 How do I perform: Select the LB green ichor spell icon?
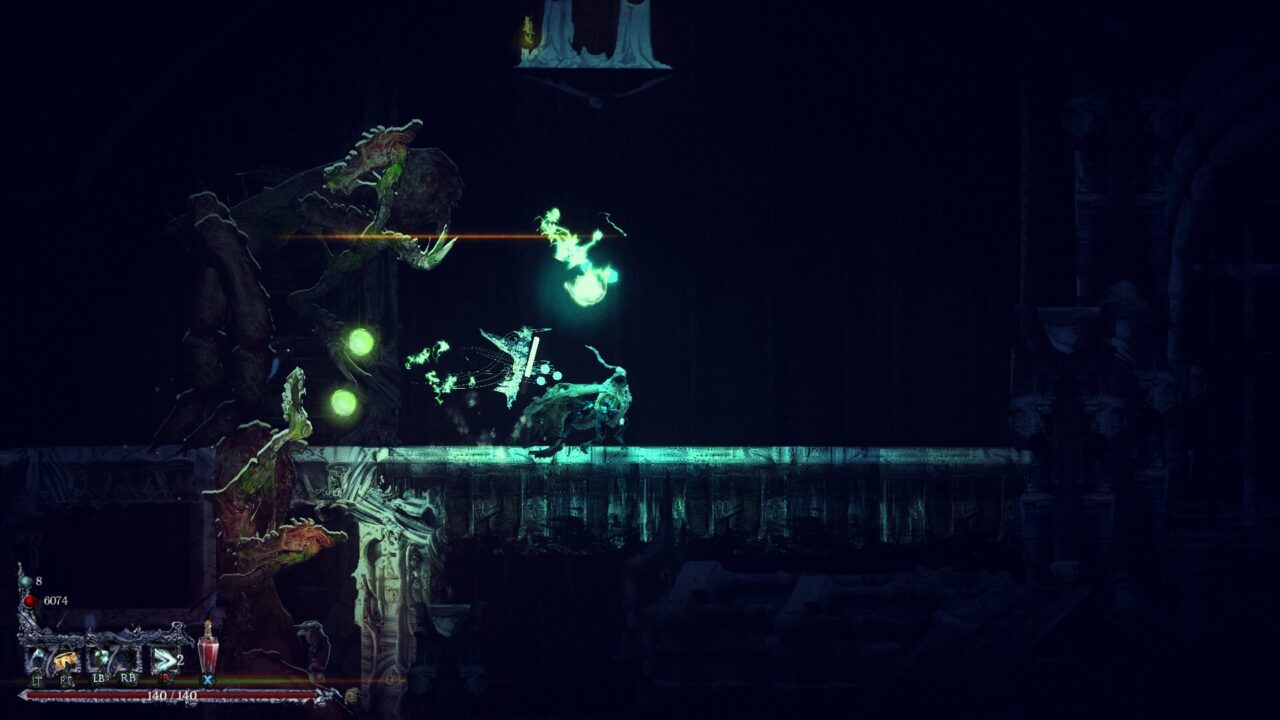102,658
